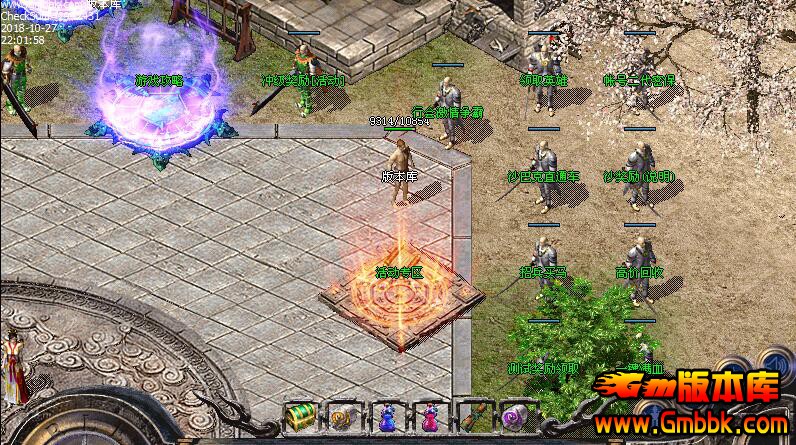Use the tan rolled scroll in the hotbar
This screenshot has width=796, height=445.
(342, 416)
